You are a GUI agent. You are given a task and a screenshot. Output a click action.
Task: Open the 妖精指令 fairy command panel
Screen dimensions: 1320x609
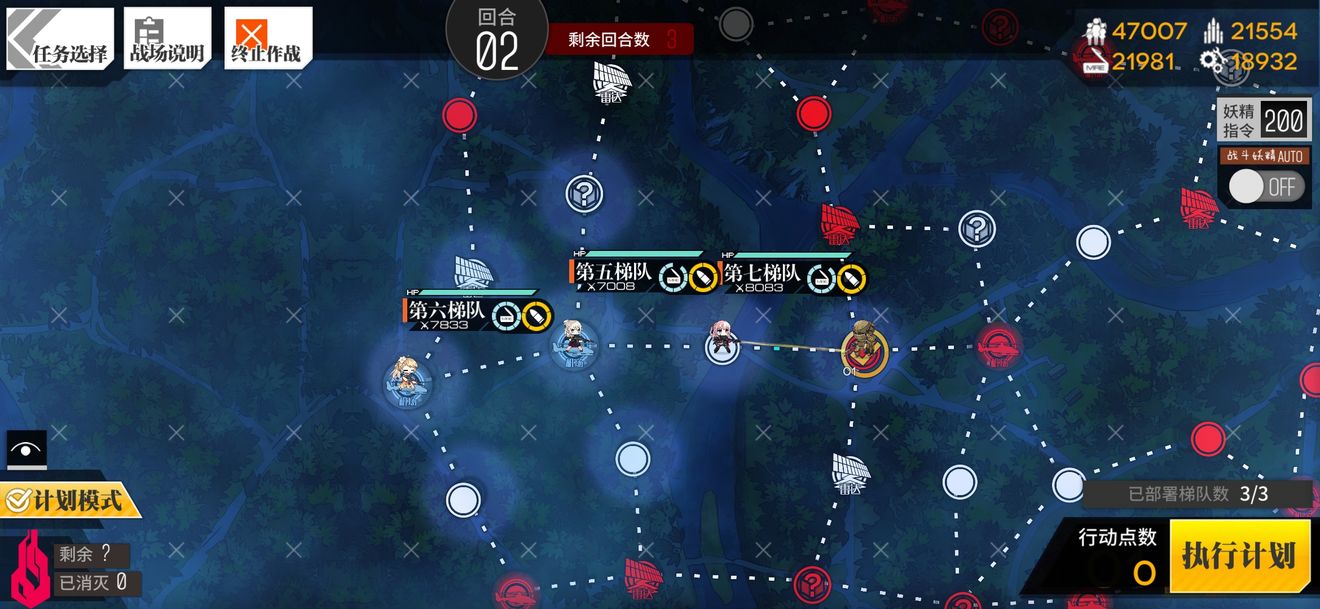click(x=1263, y=121)
